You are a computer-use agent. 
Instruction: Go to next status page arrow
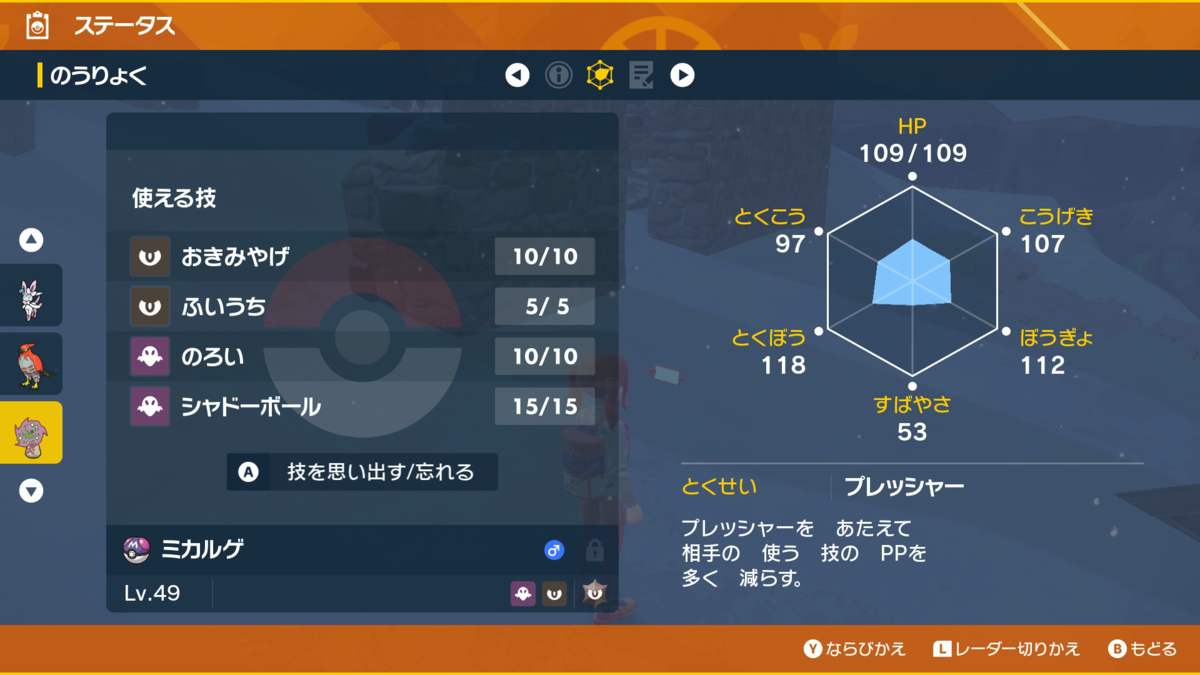pos(682,75)
